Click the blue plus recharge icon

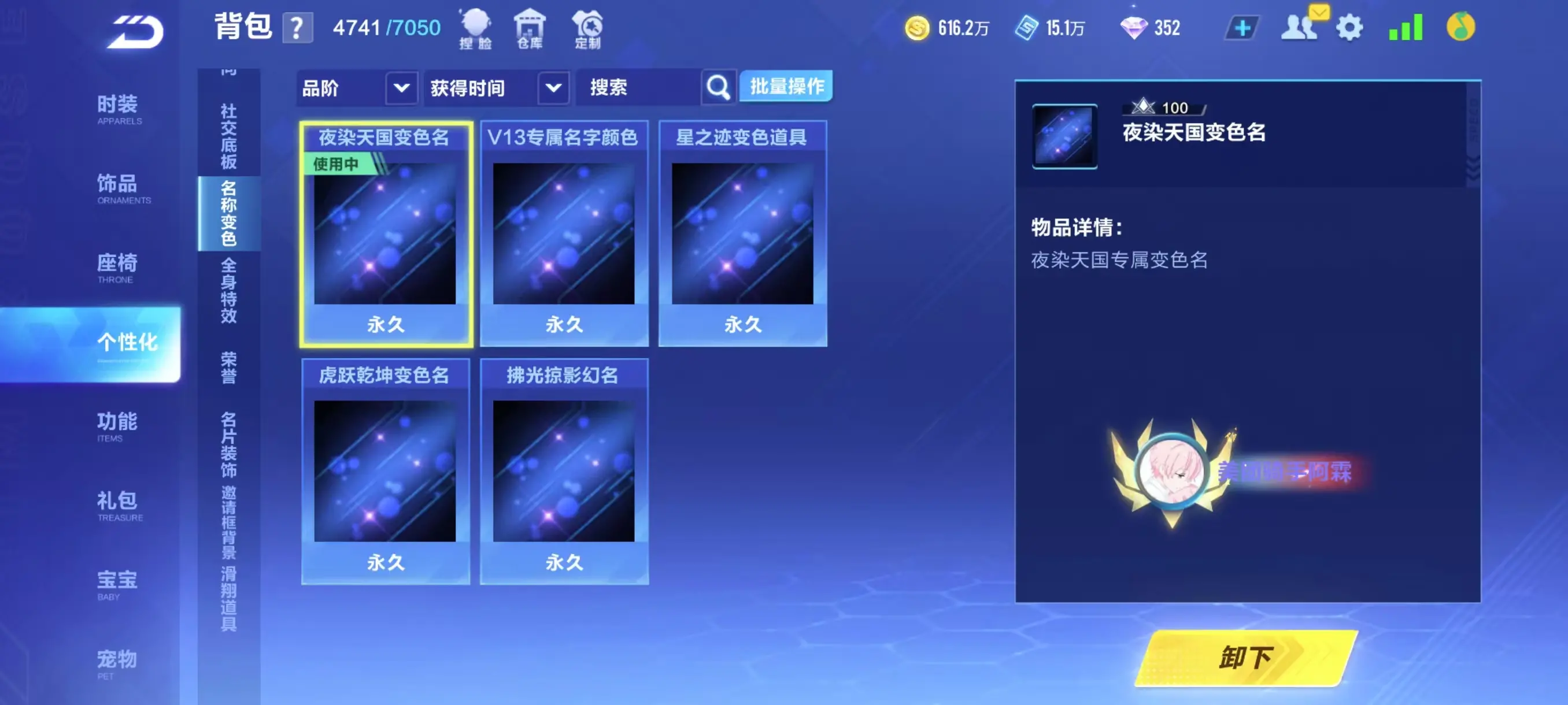click(1244, 27)
